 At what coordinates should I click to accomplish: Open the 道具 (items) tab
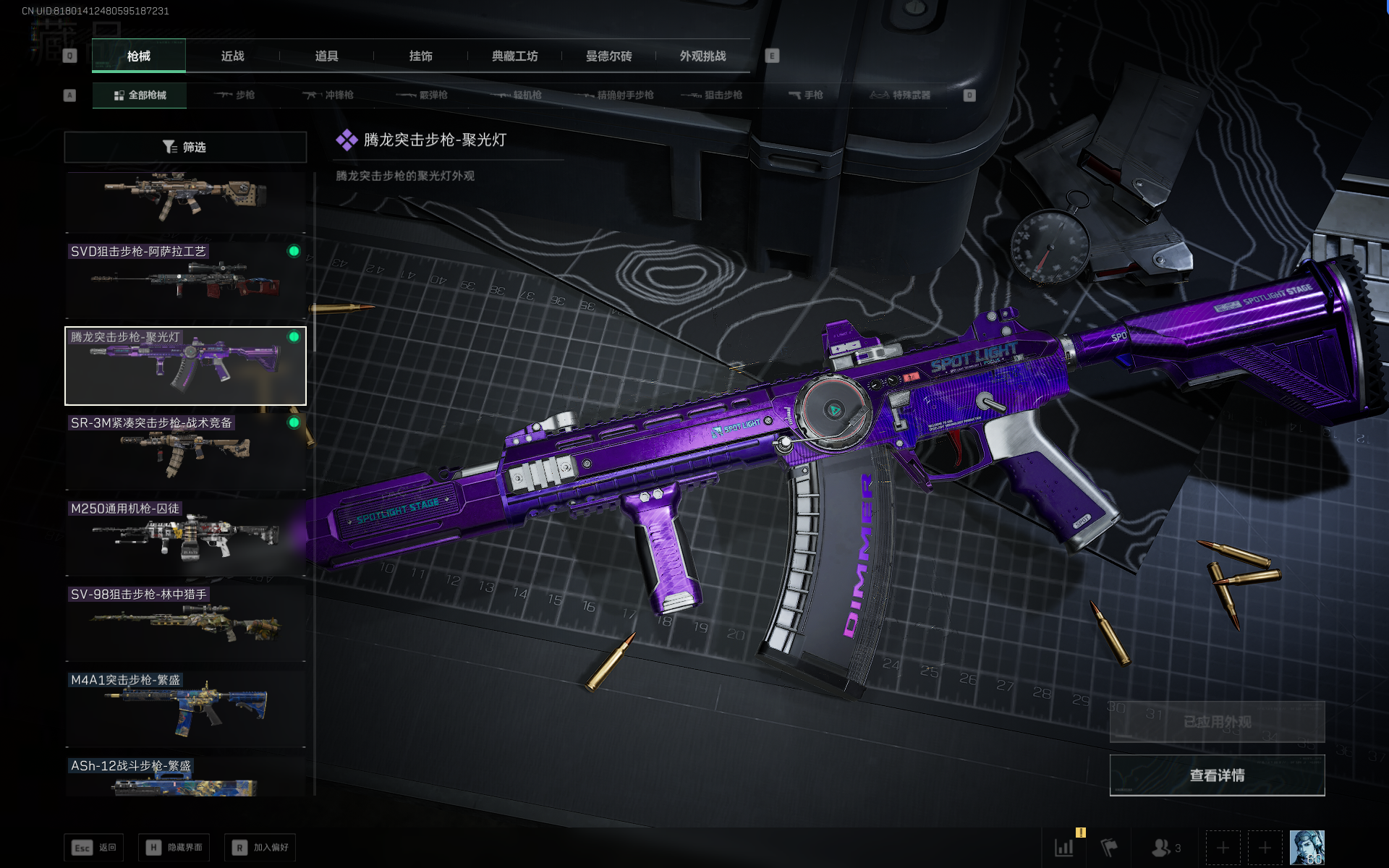point(326,56)
